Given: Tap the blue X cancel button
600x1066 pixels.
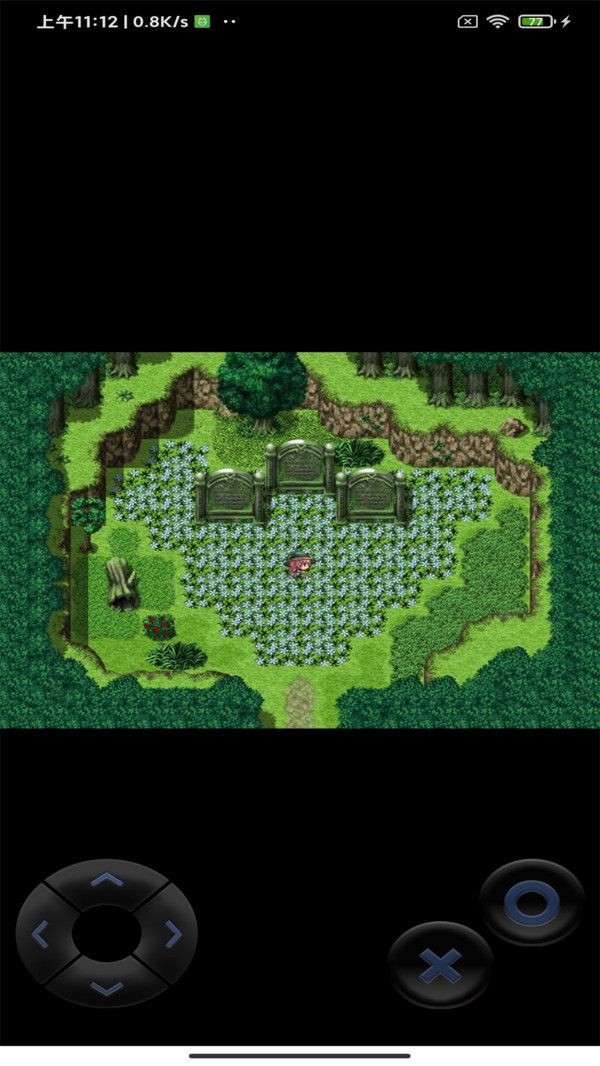Looking at the screenshot, I should 440,965.
